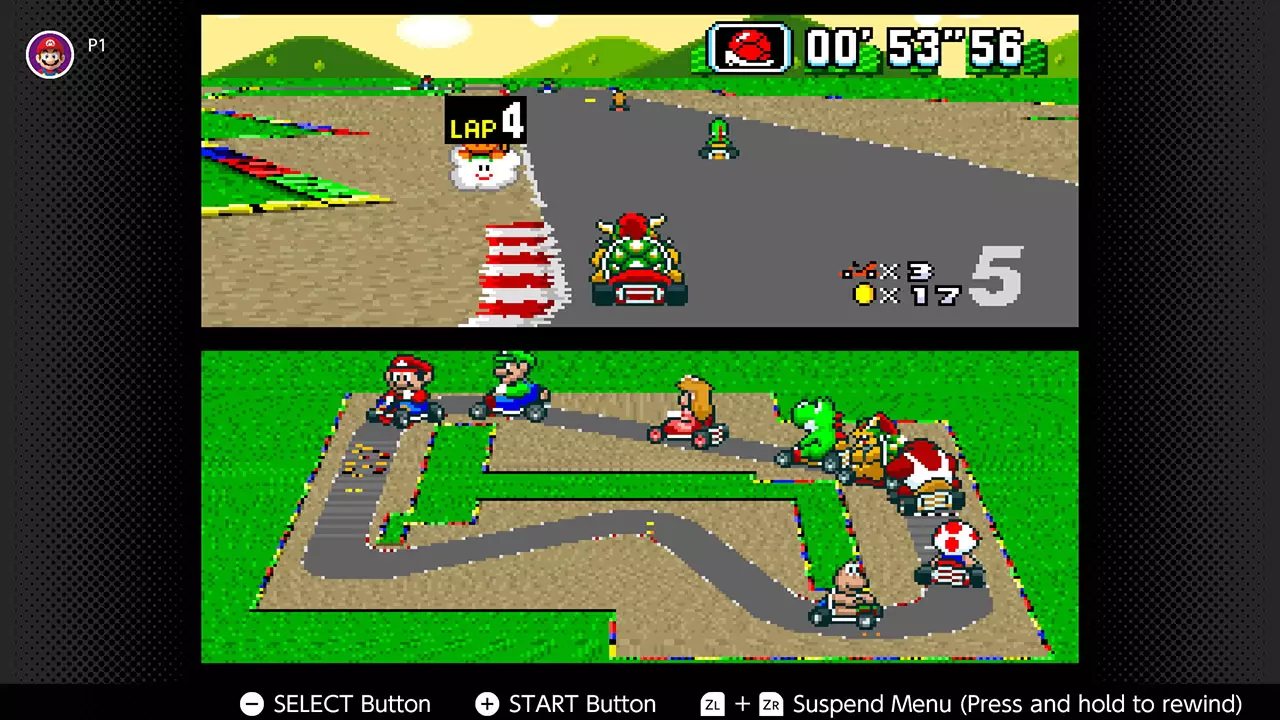Click the ZR button icon

click(770, 704)
